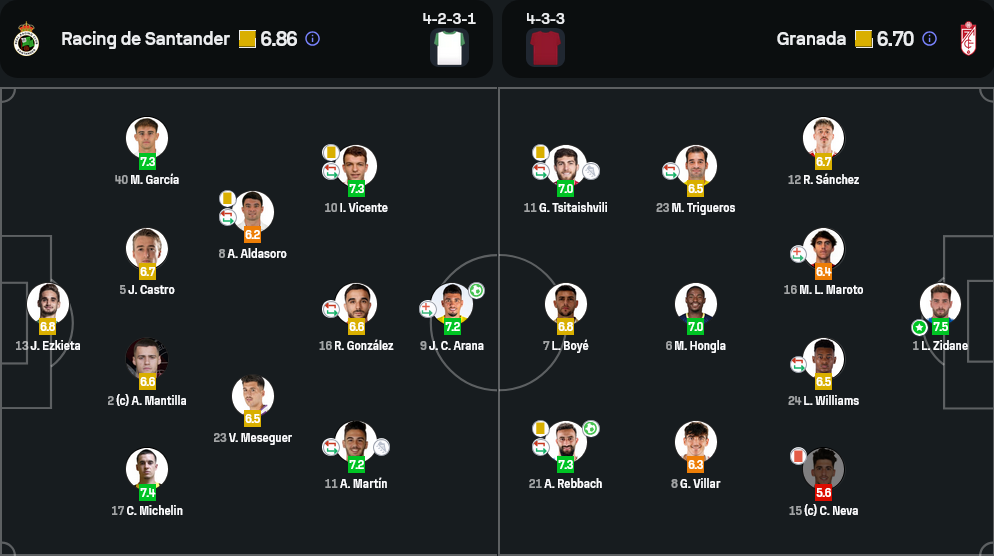Screen dimensions: 994x556
Task: Open C. Michelin's player card
Action: tap(147, 470)
